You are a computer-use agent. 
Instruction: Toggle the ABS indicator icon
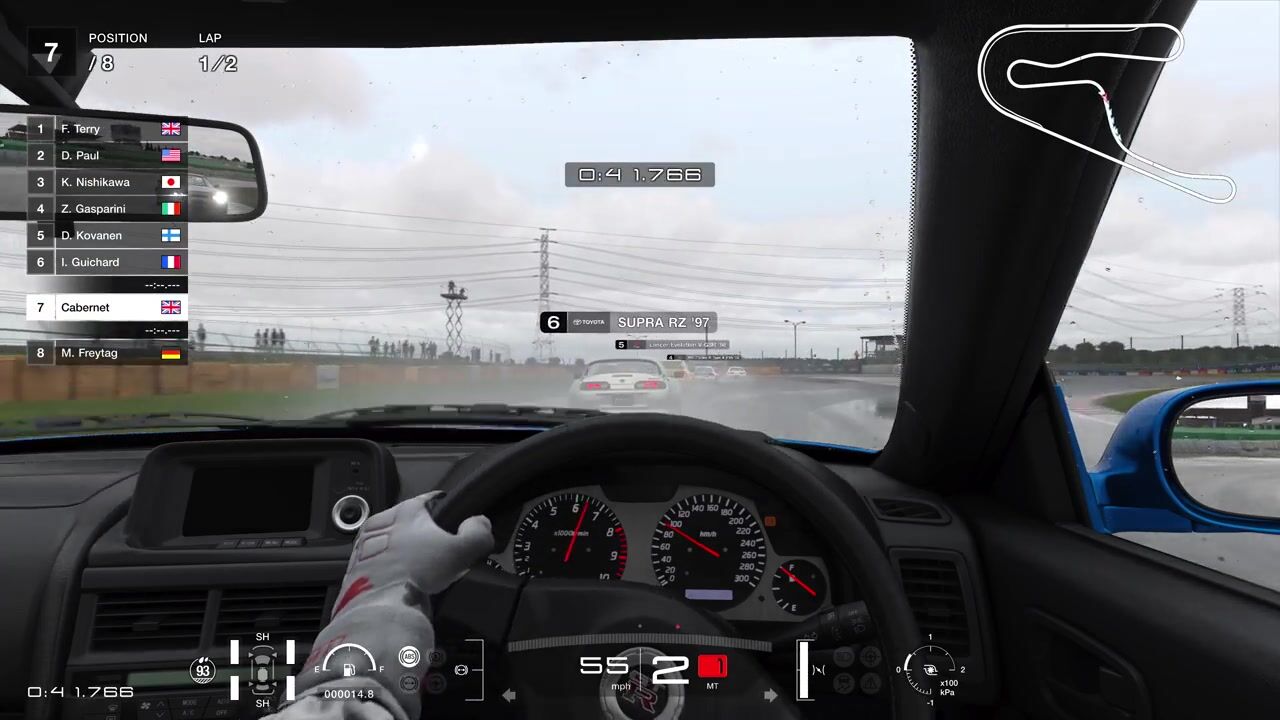pyautogui.click(x=408, y=657)
